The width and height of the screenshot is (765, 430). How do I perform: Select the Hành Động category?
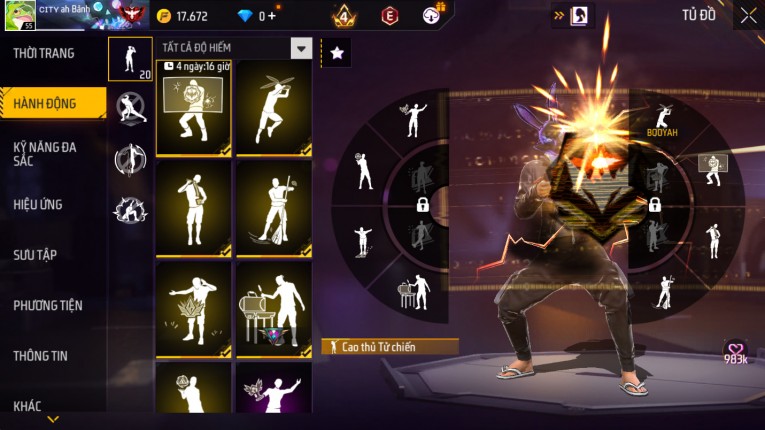[45, 103]
